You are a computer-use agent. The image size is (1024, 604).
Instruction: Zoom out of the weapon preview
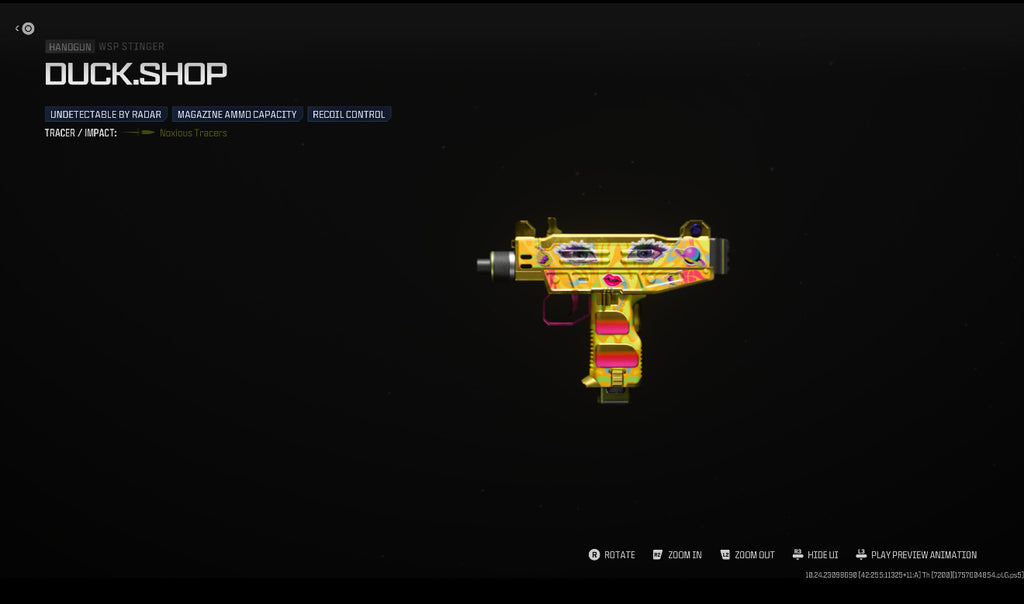[x=746, y=555]
